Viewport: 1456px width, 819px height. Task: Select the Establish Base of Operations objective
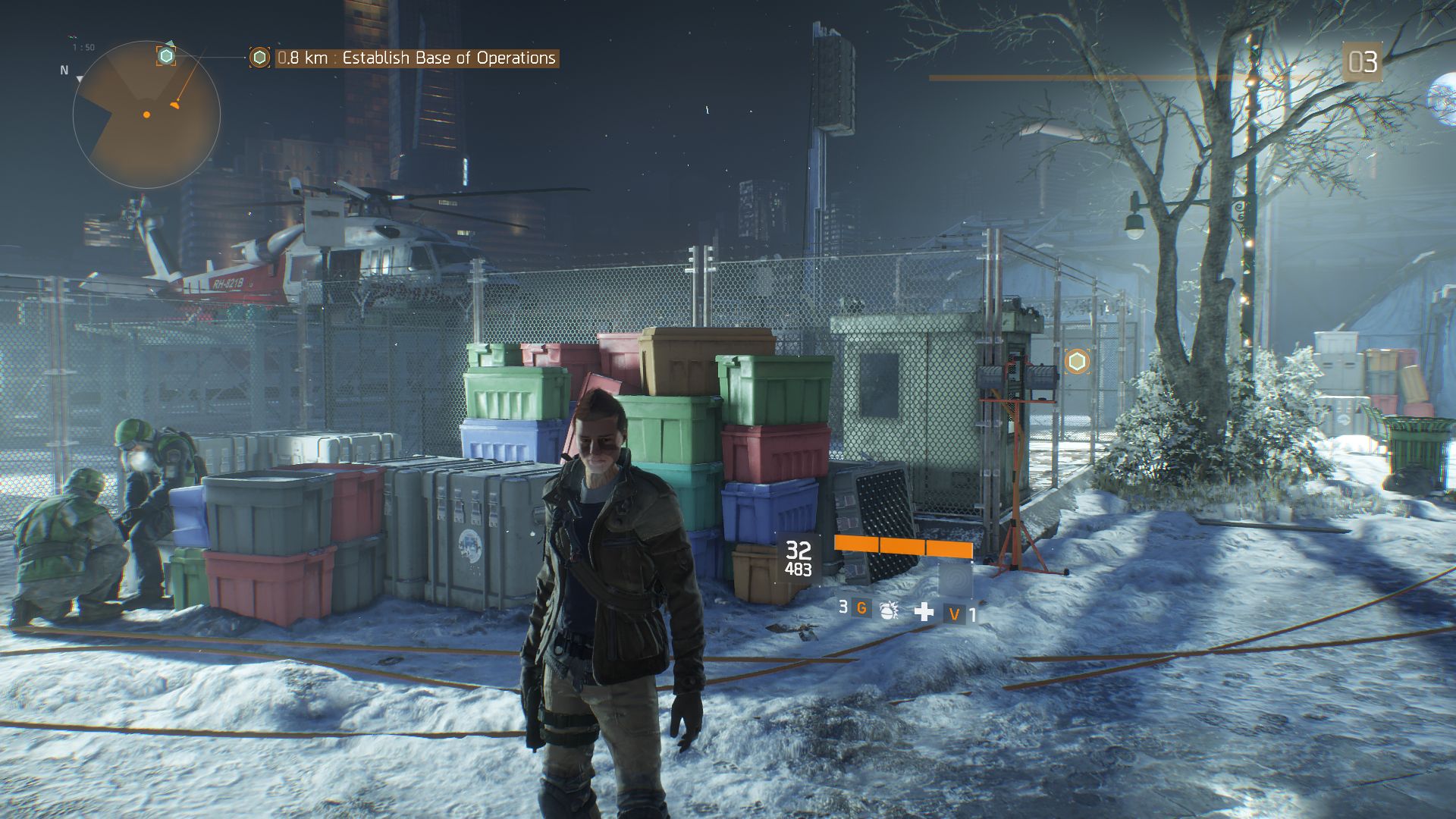point(416,58)
